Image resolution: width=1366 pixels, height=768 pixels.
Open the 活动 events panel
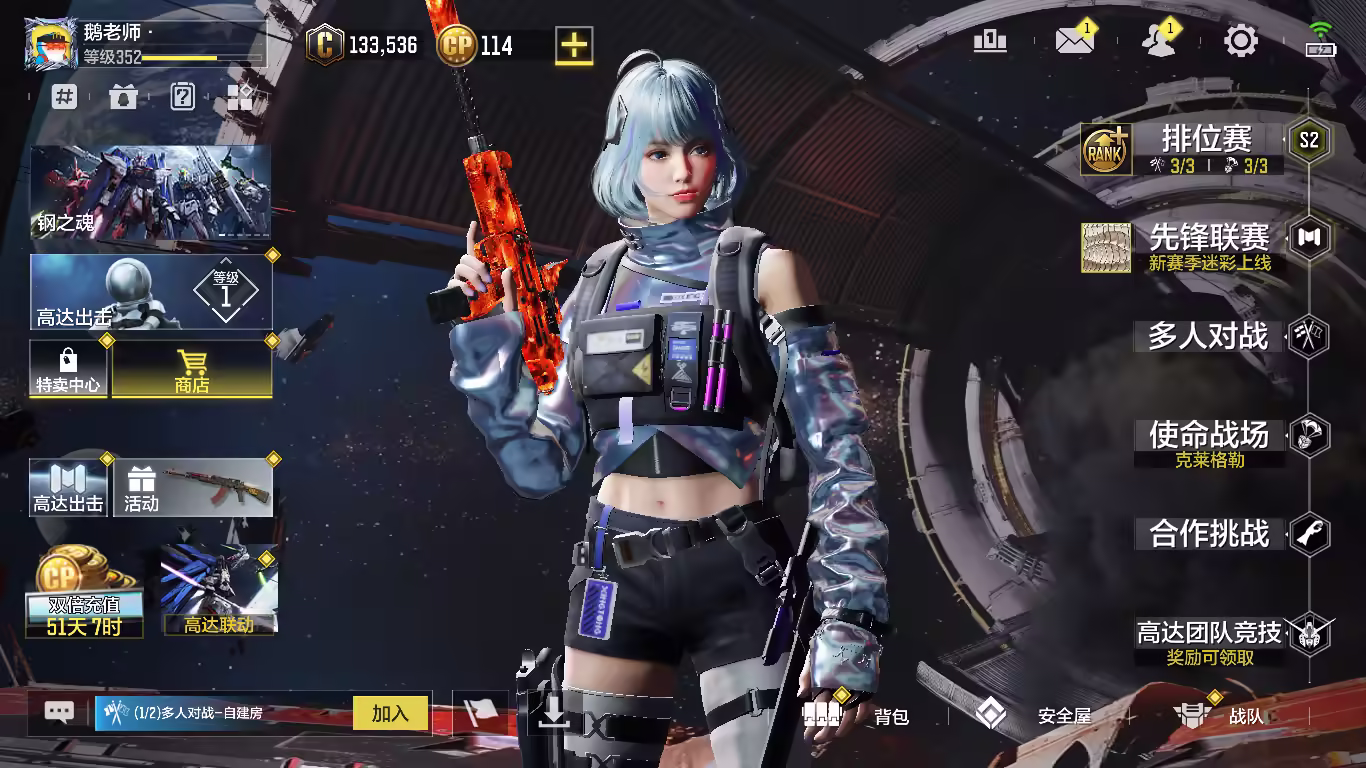click(193, 489)
